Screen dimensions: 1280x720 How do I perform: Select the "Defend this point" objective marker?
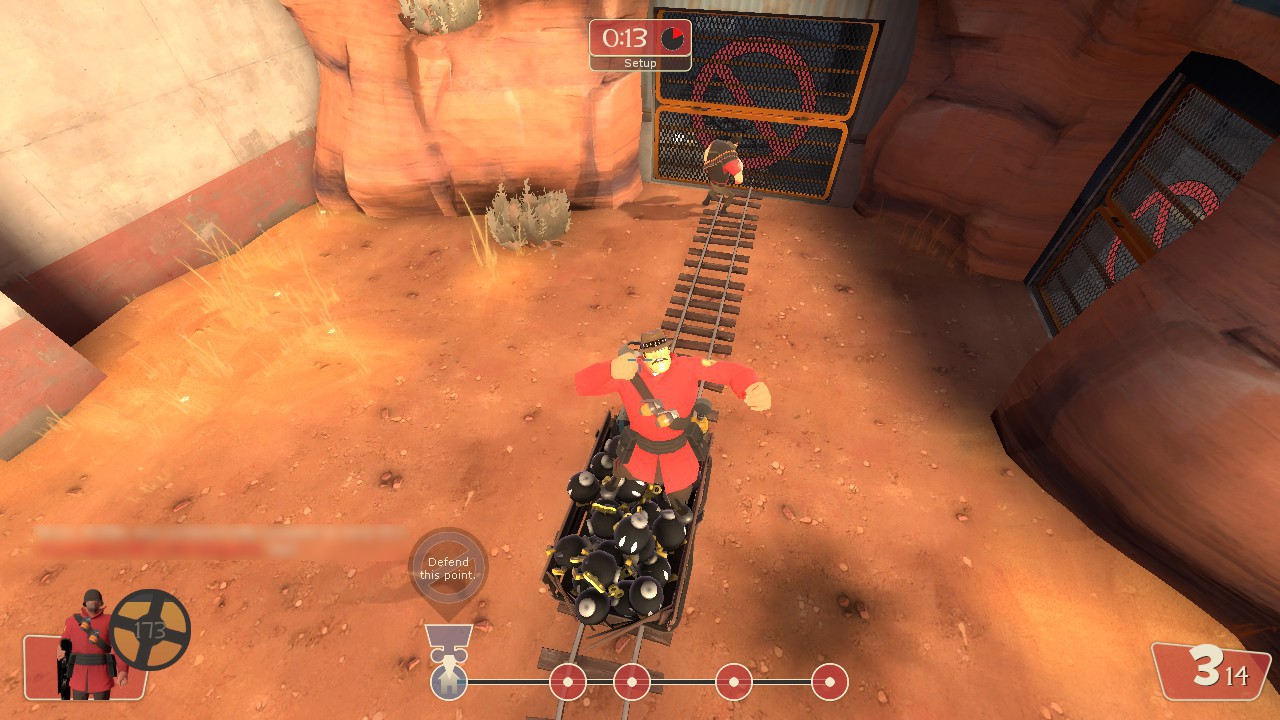coord(448,568)
